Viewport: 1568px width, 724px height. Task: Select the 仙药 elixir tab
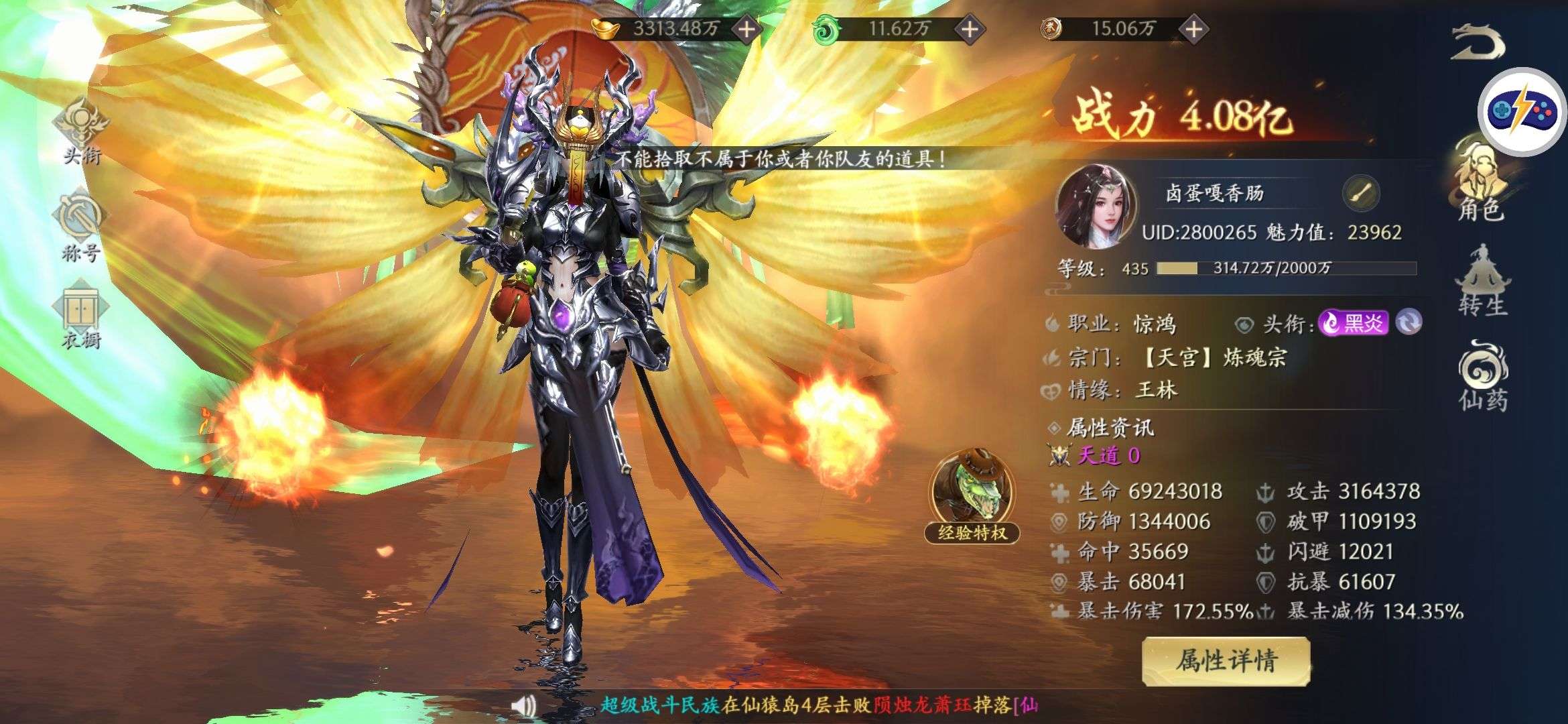1482,377
